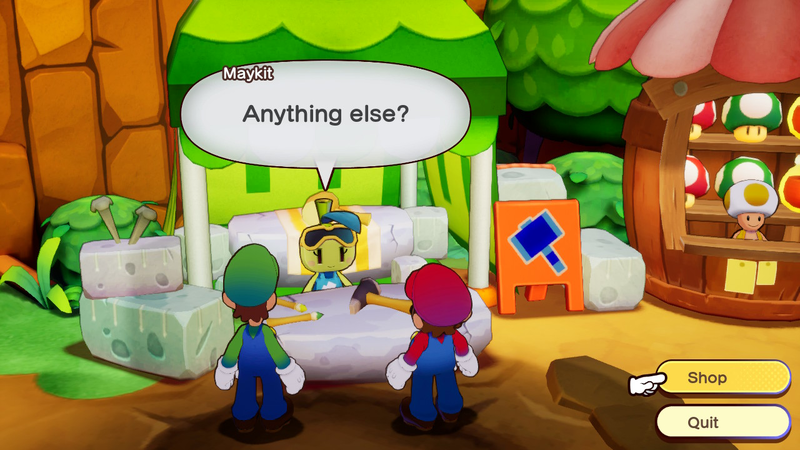Choose the Shop option
The width and height of the screenshot is (800, 450).
tap(722, 378)
